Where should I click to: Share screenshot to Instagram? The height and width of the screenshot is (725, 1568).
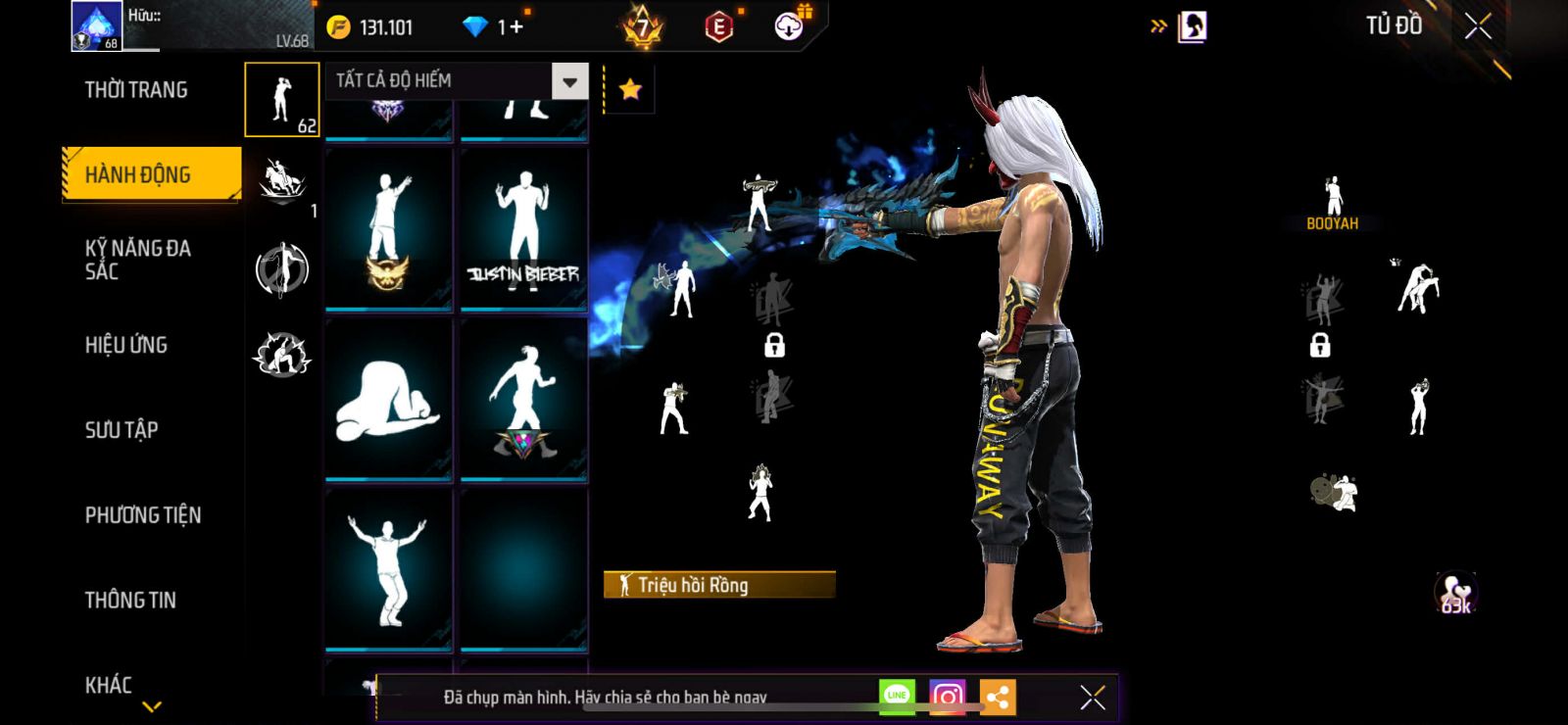pyautogui.click(x=947, y=697)
